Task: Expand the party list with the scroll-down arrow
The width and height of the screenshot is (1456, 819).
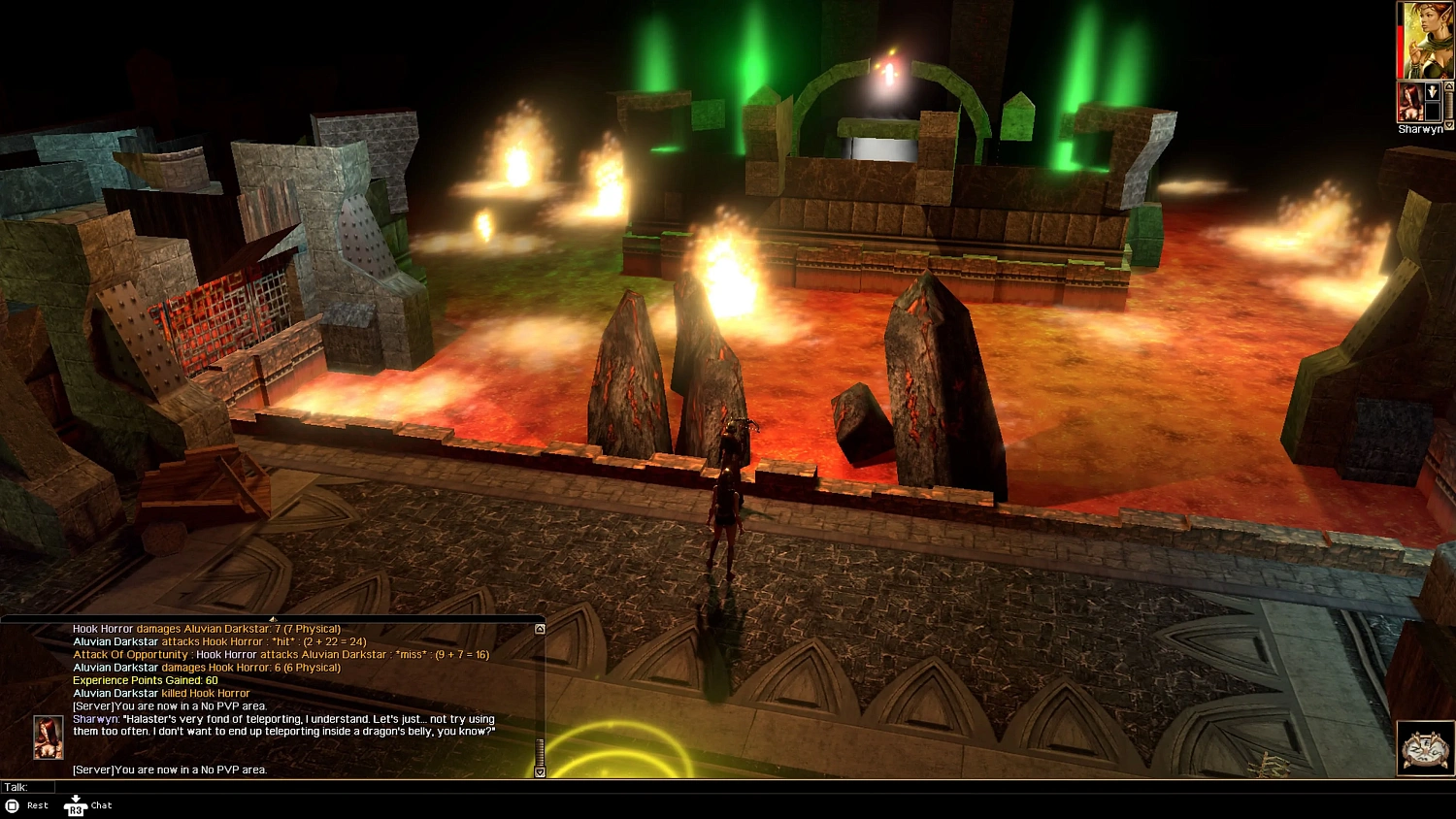Action: (1448, 124)
